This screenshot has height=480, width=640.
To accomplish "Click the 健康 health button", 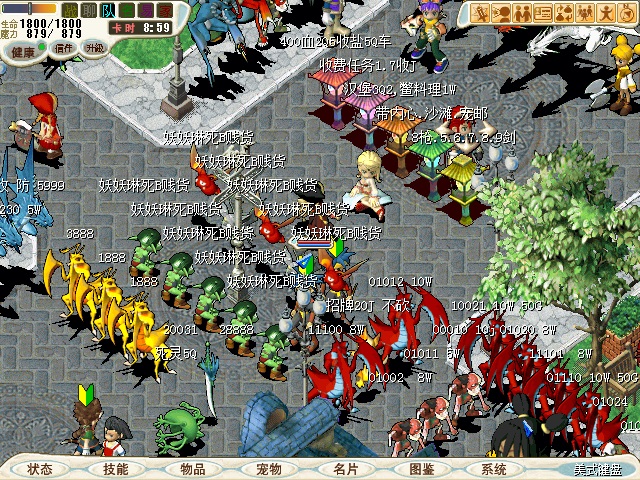I will coord(24,50).
